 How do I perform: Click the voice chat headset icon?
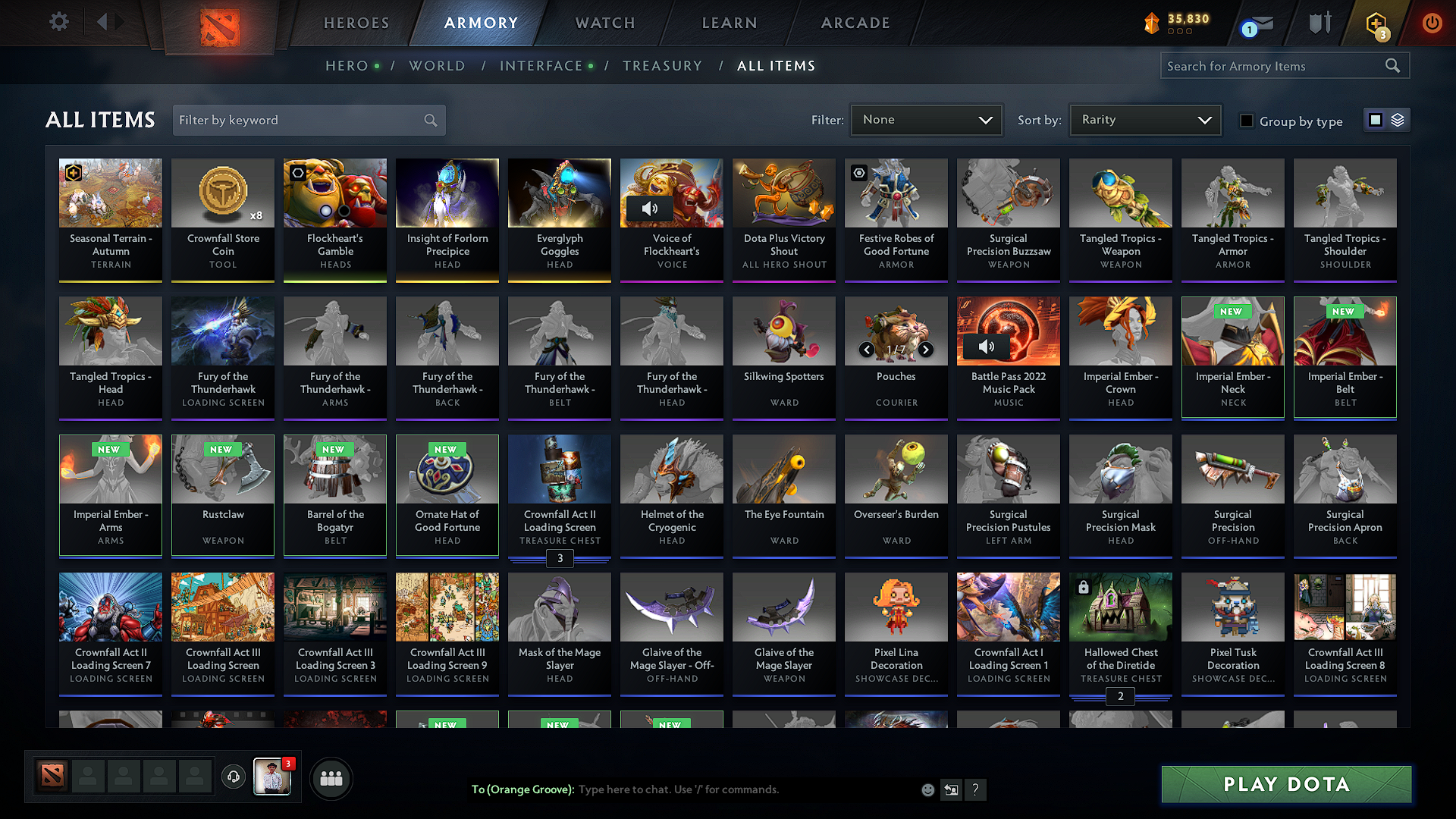click(x=234, y=777)
